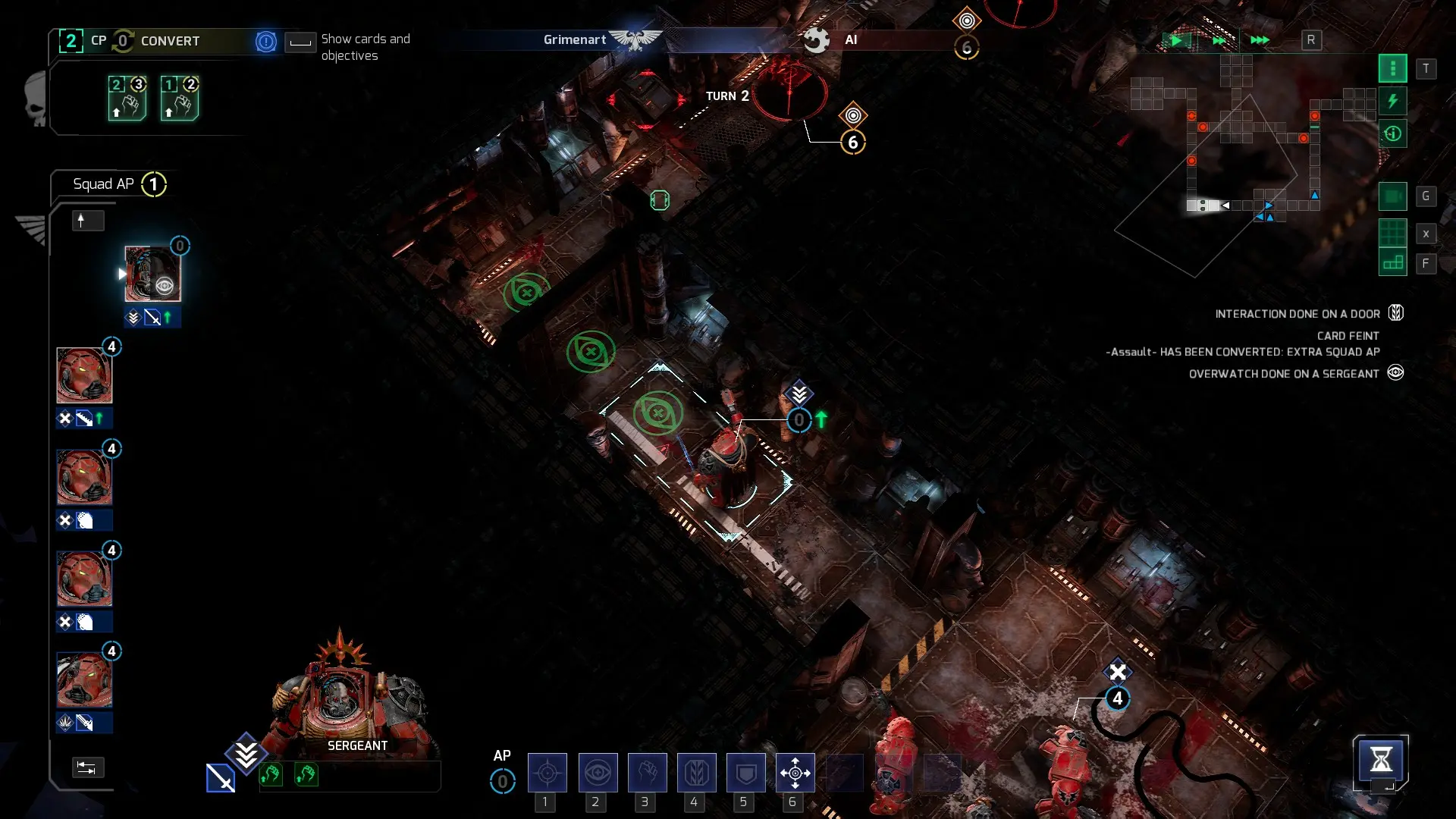Select the crosshair shoot action

point(547,773)
